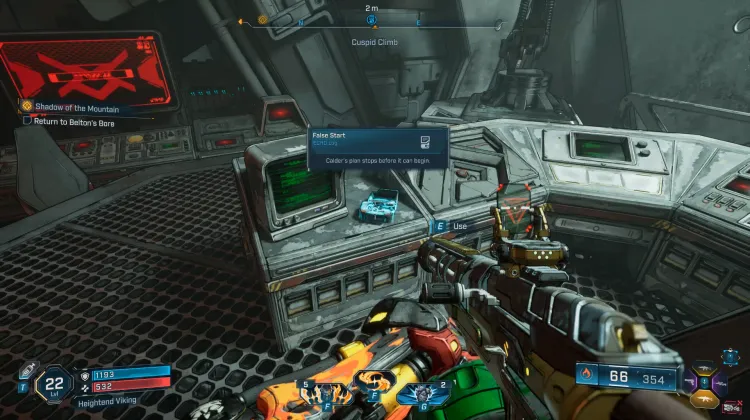Viewport: 750px width, 420px height.
Task: Open the weapon swap wheel beside ammo
Action: tap(707, 381)
